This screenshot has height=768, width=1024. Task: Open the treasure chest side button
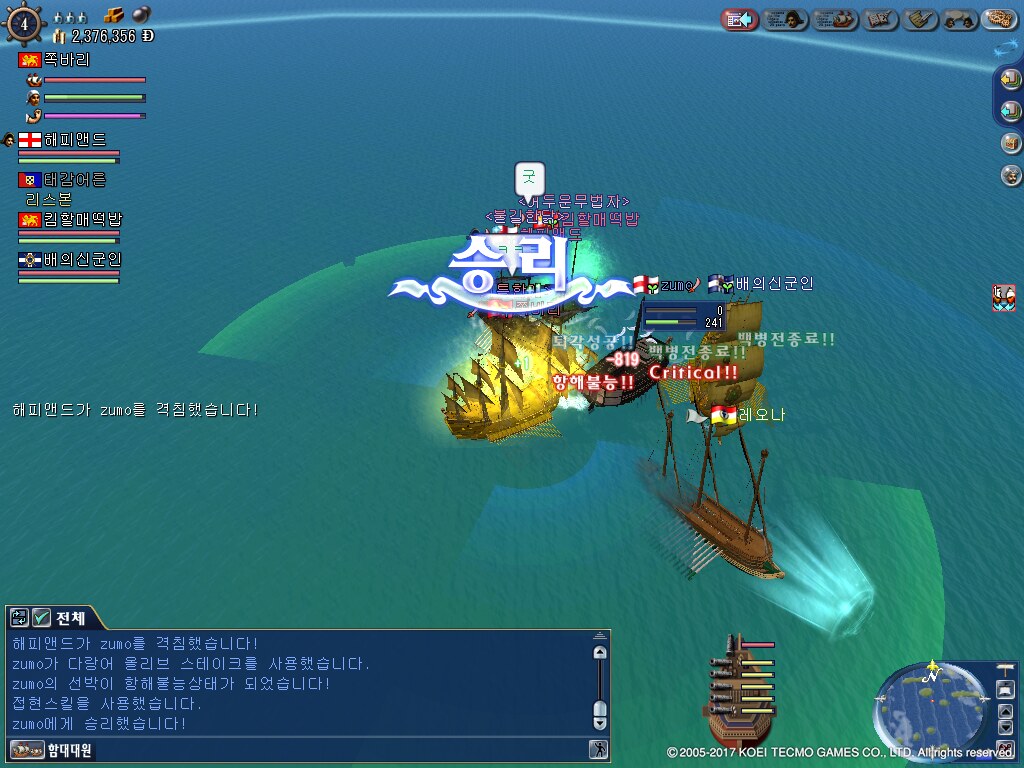(1011, 143)
